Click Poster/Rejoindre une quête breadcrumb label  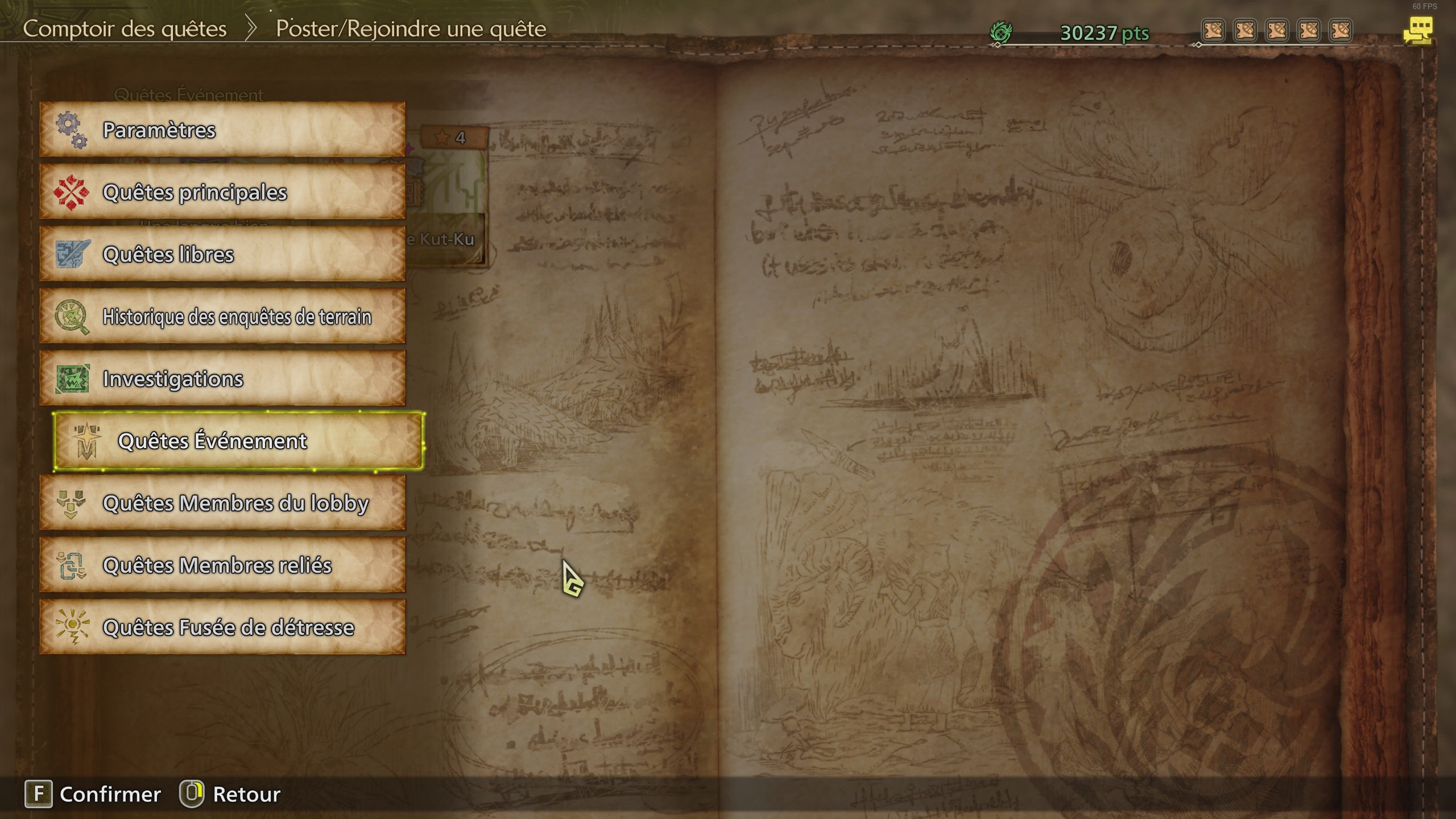pos(411,28)
